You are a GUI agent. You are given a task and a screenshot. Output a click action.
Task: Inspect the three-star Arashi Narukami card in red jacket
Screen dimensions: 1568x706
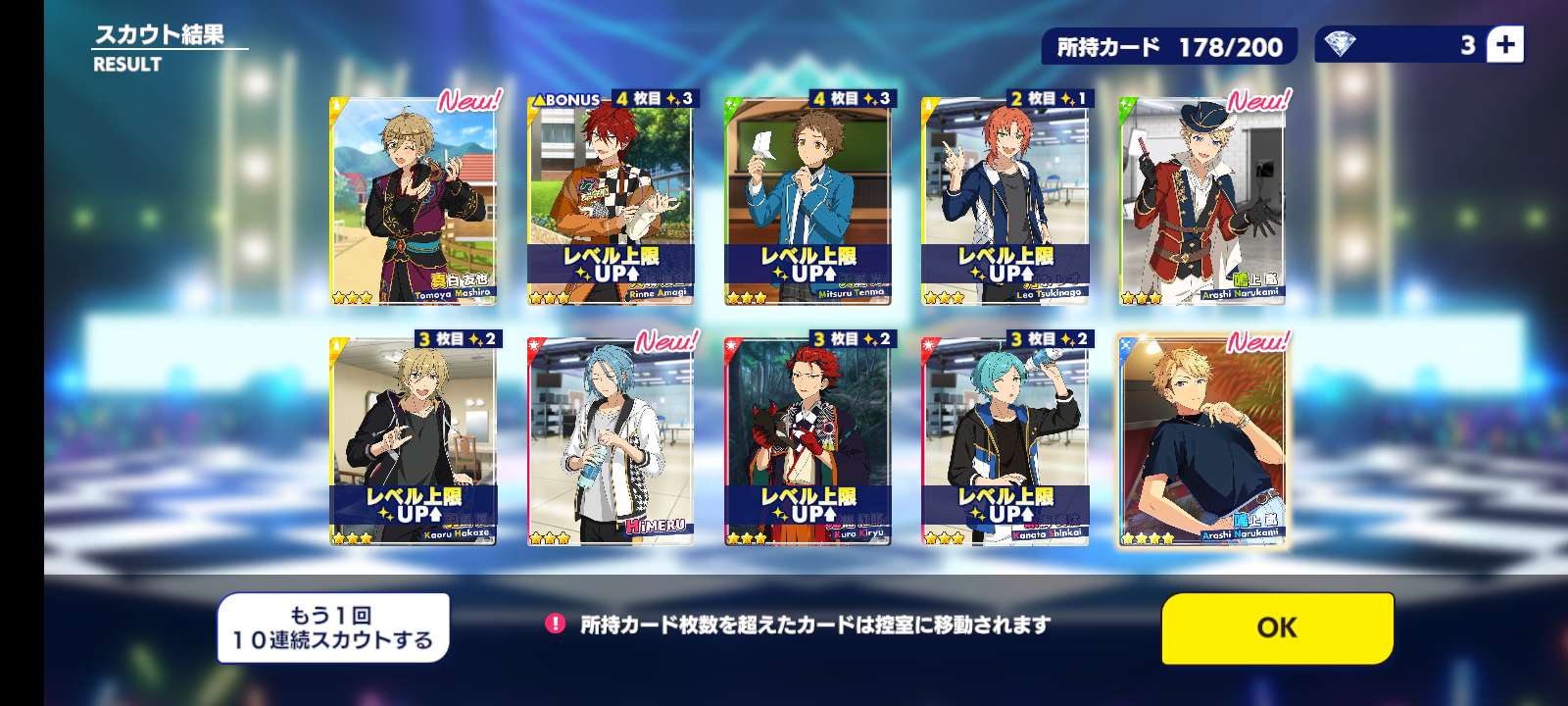1201,202
